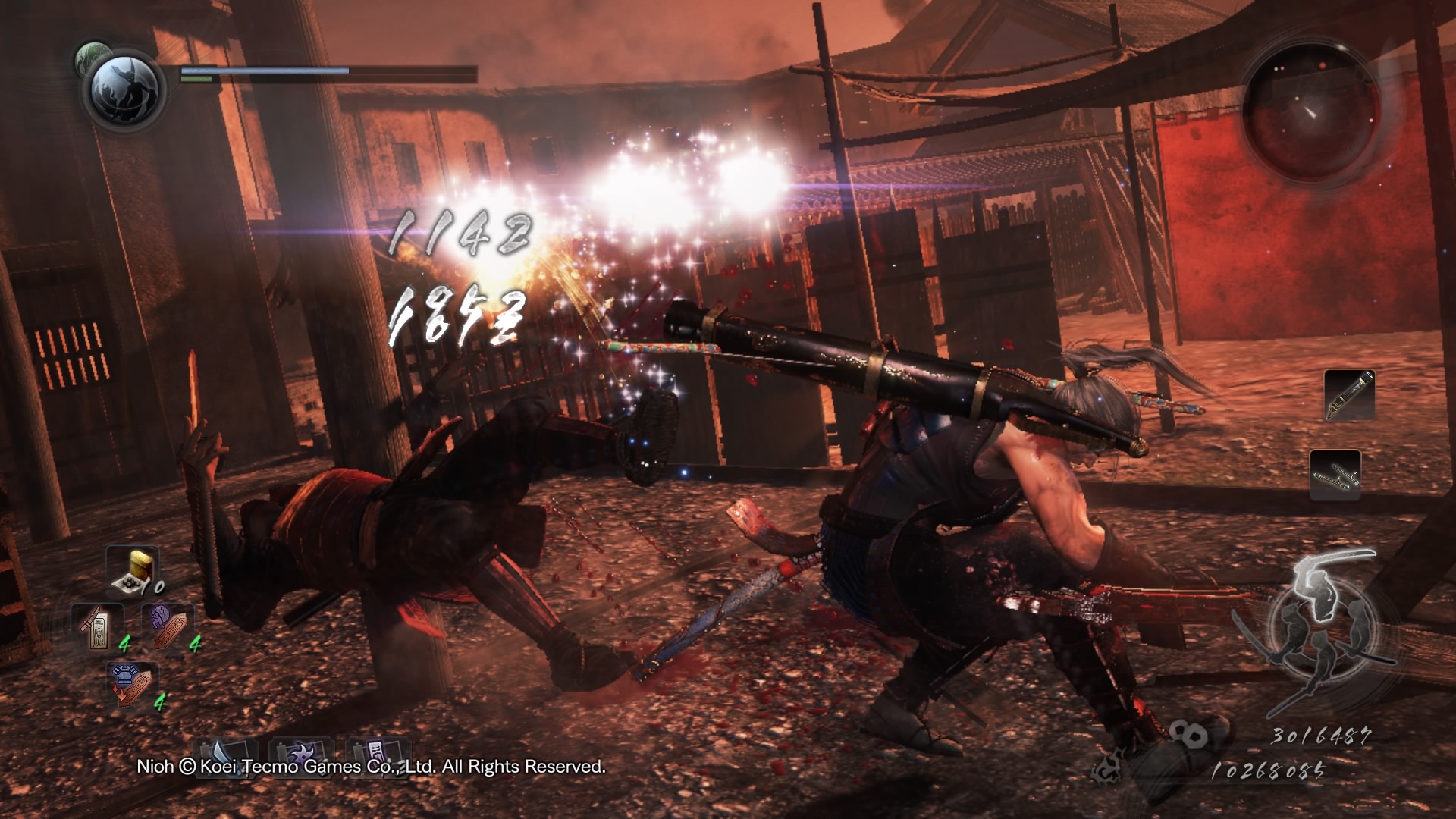Activate the purple figure talisman slot
1456x819 pixels.
click(x=168, y=627)
